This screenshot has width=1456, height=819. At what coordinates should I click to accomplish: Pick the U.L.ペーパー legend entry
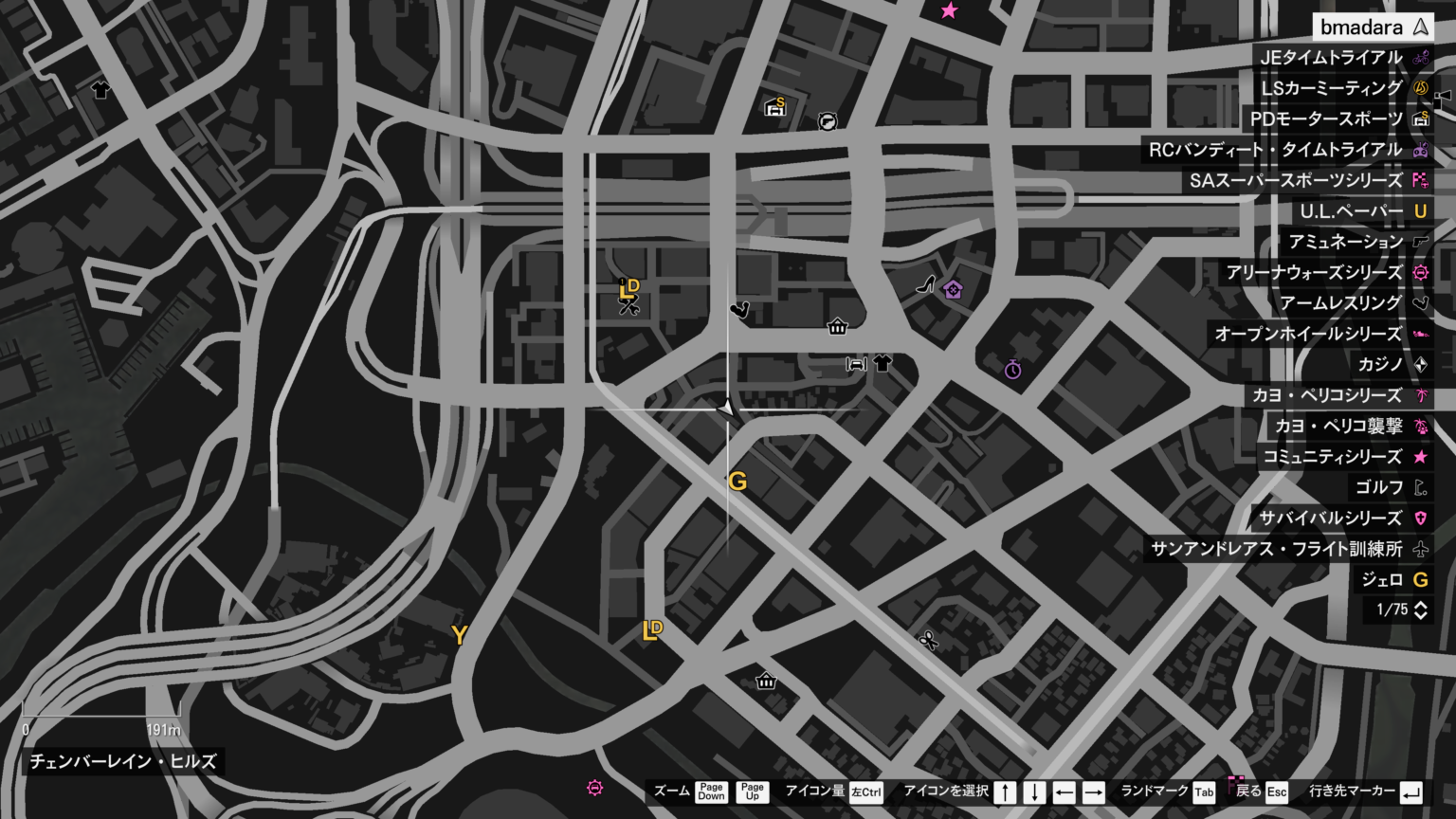pyautogui.click(x=1351, y=211)
